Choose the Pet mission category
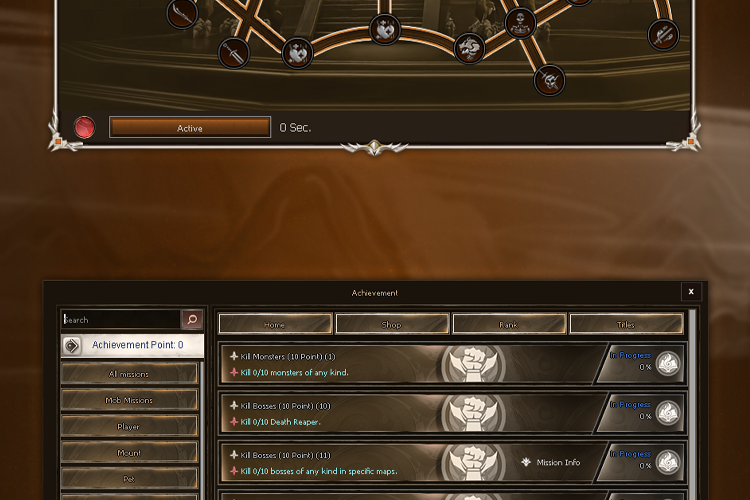Screen dimensions: 750x500 coord(129,478)
